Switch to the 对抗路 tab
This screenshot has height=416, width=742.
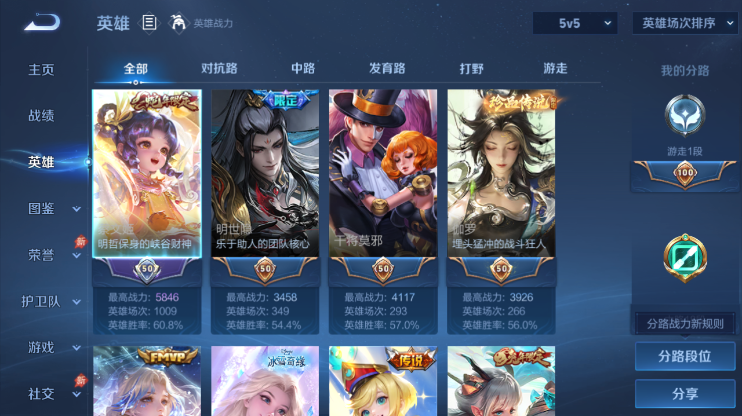click(219, 69)
